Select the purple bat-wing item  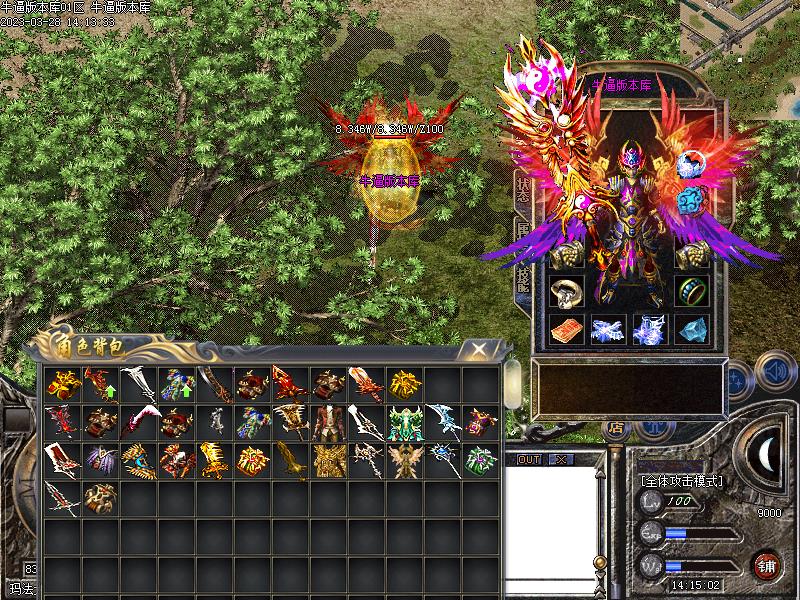(100, 459)
